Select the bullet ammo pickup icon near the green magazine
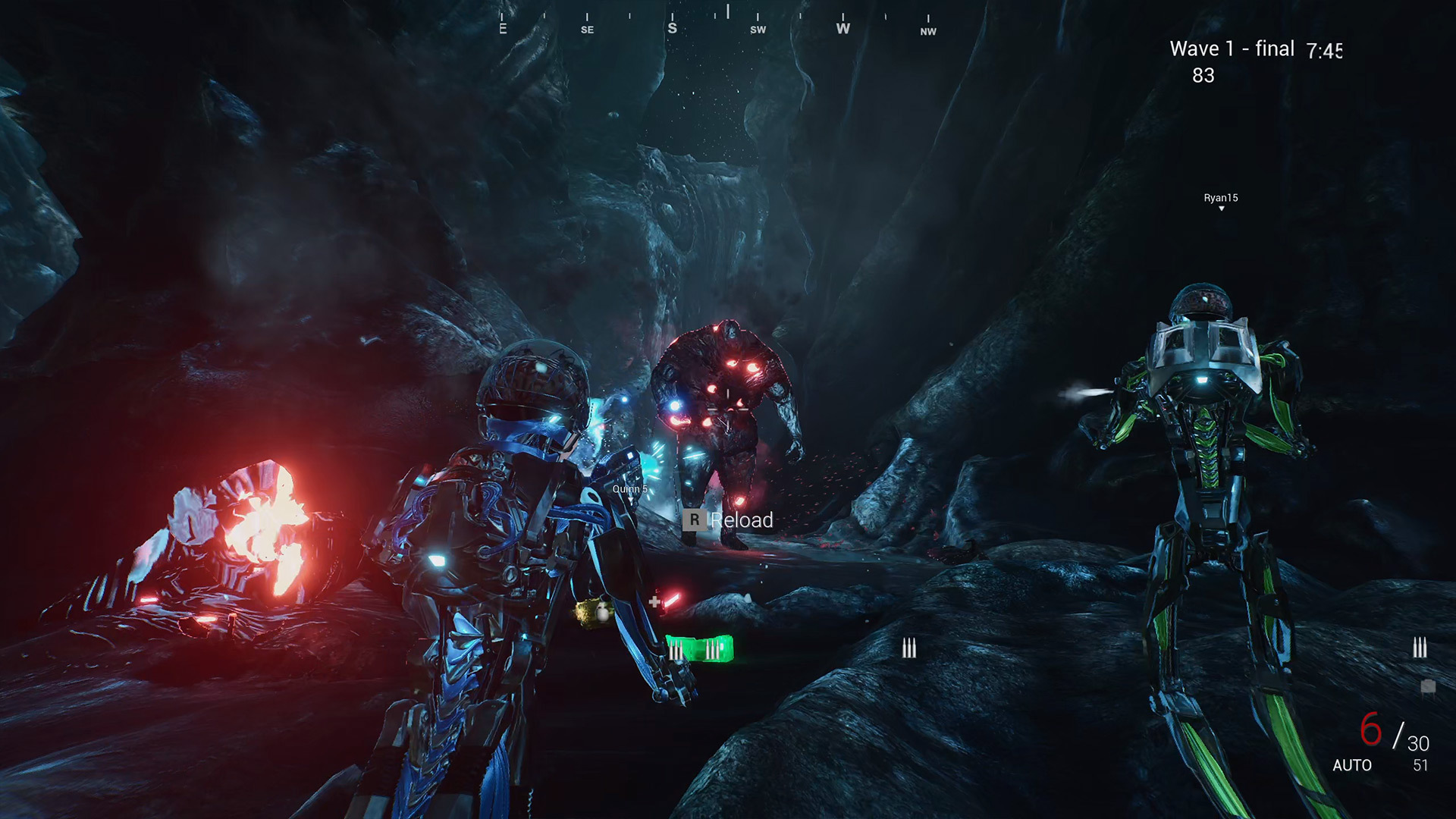The height and width of the screenshot is (819, 1456). 676,650
